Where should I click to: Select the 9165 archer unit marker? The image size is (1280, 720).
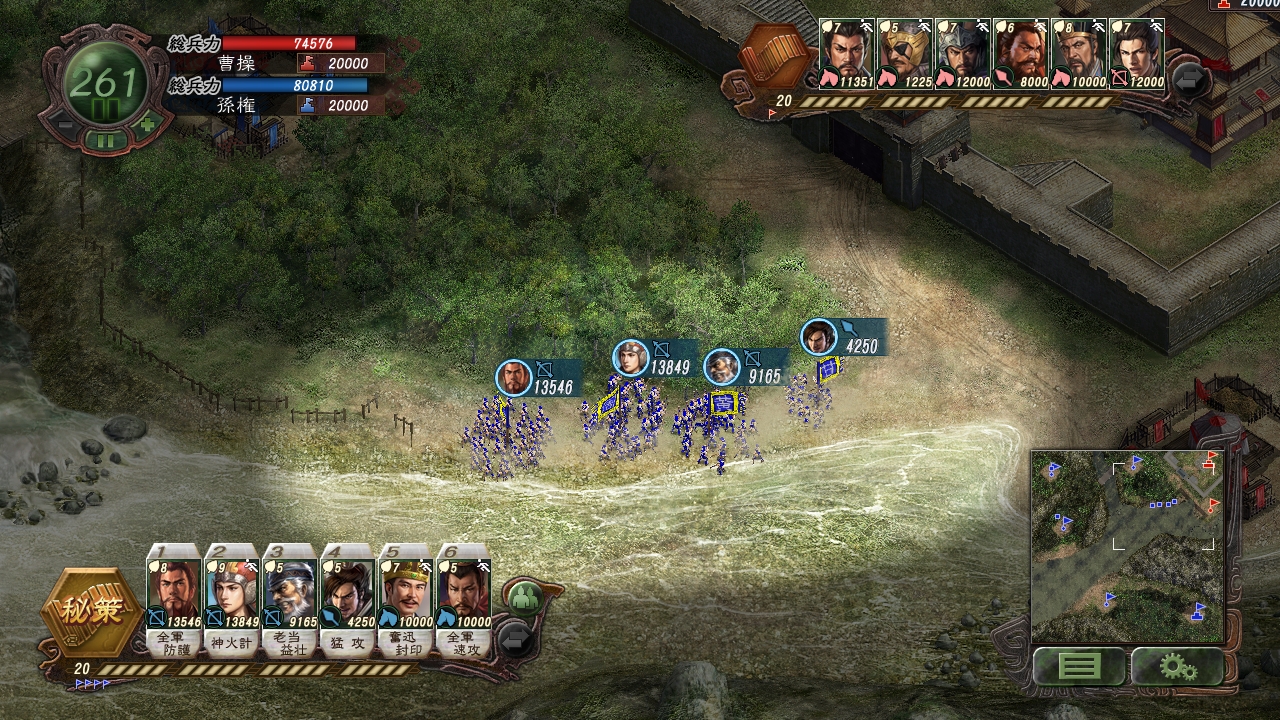(722, 367)
